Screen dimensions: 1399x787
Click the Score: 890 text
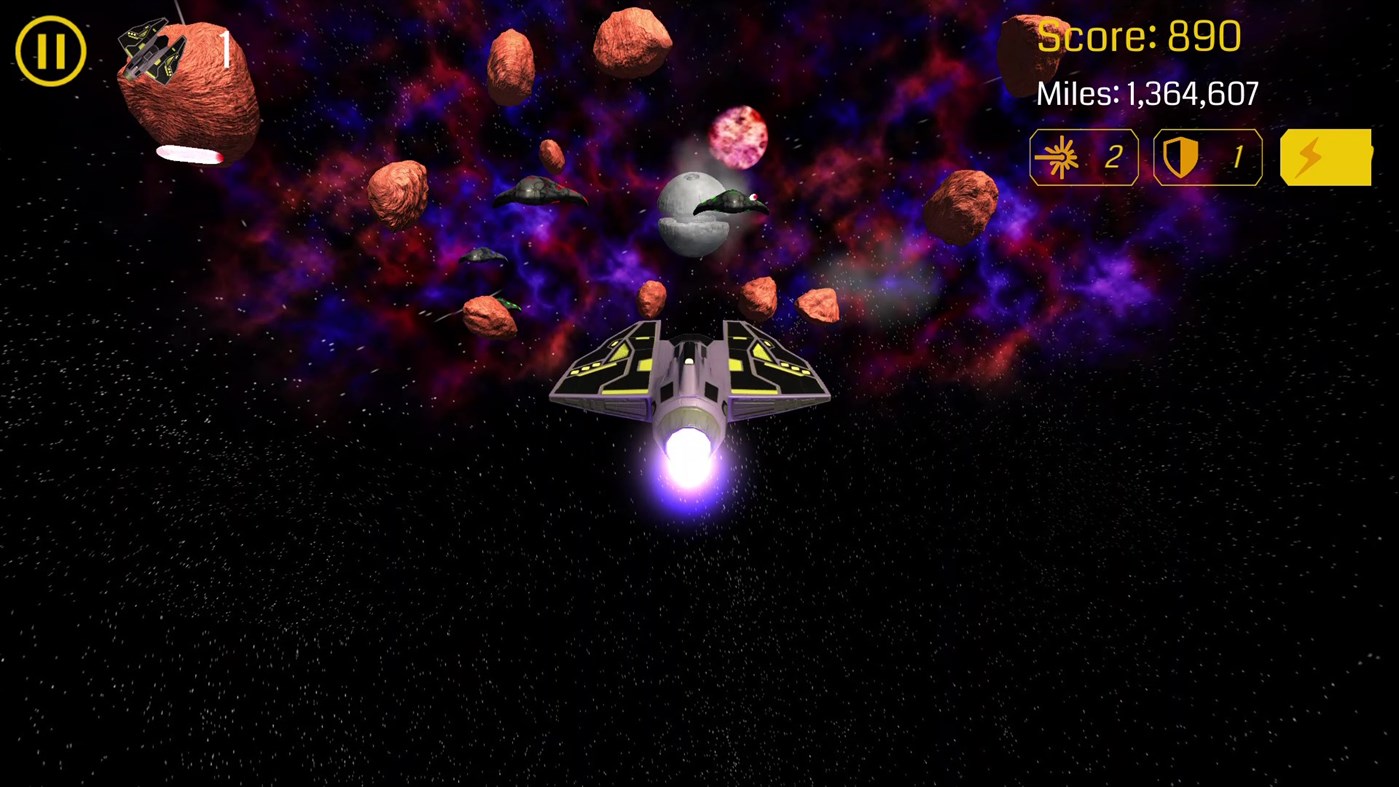coord(1138,36)
